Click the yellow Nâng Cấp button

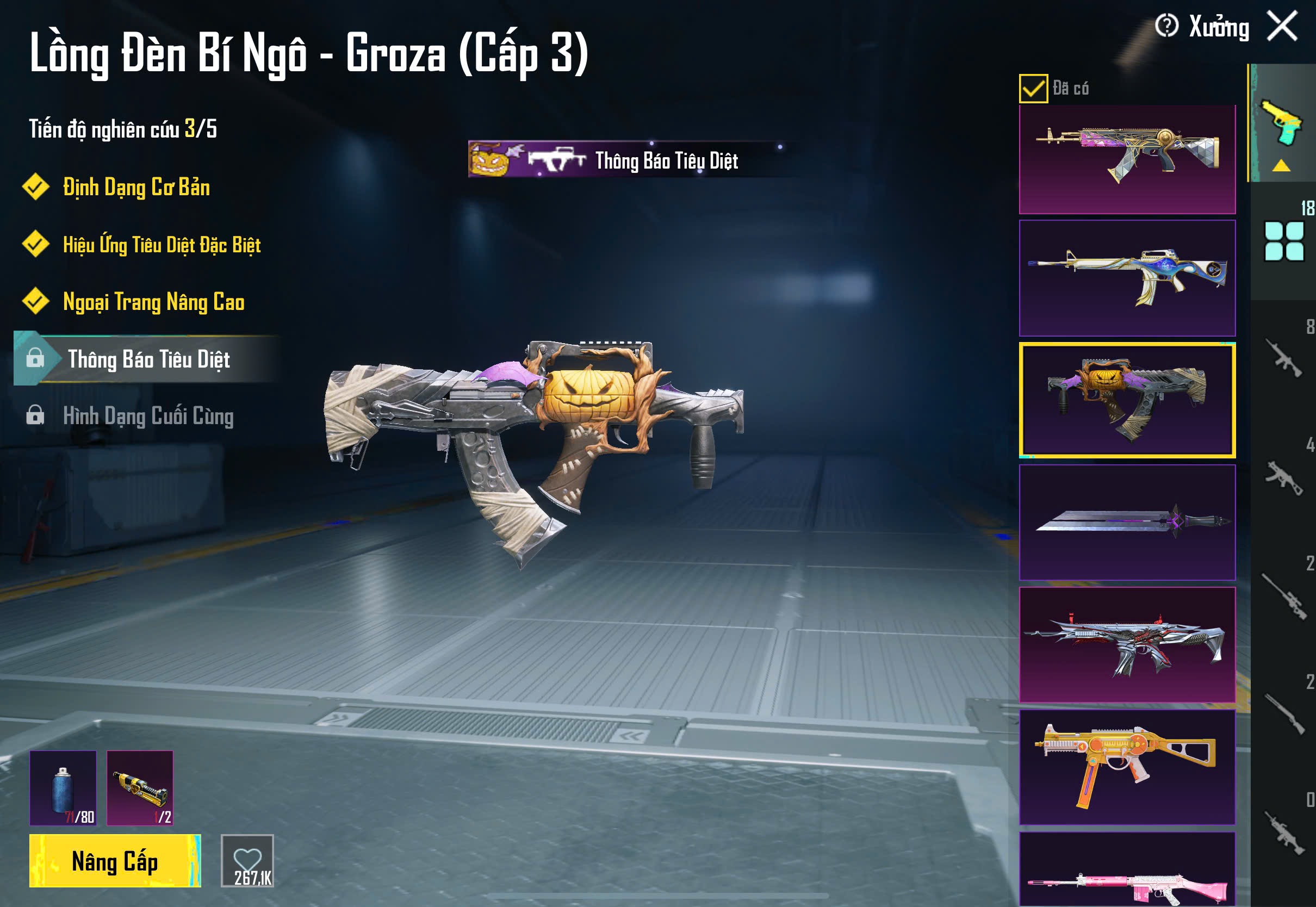pyautogui.click(x=115, y=860)
